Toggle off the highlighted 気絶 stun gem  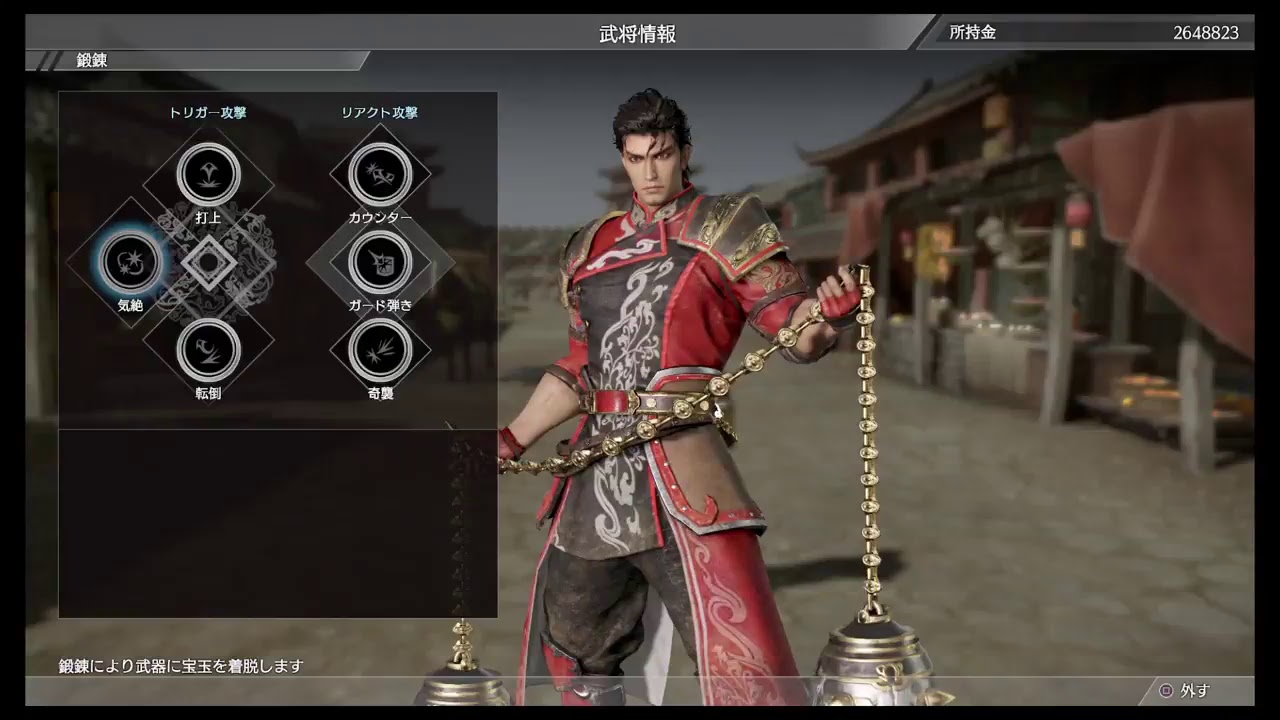130,262
